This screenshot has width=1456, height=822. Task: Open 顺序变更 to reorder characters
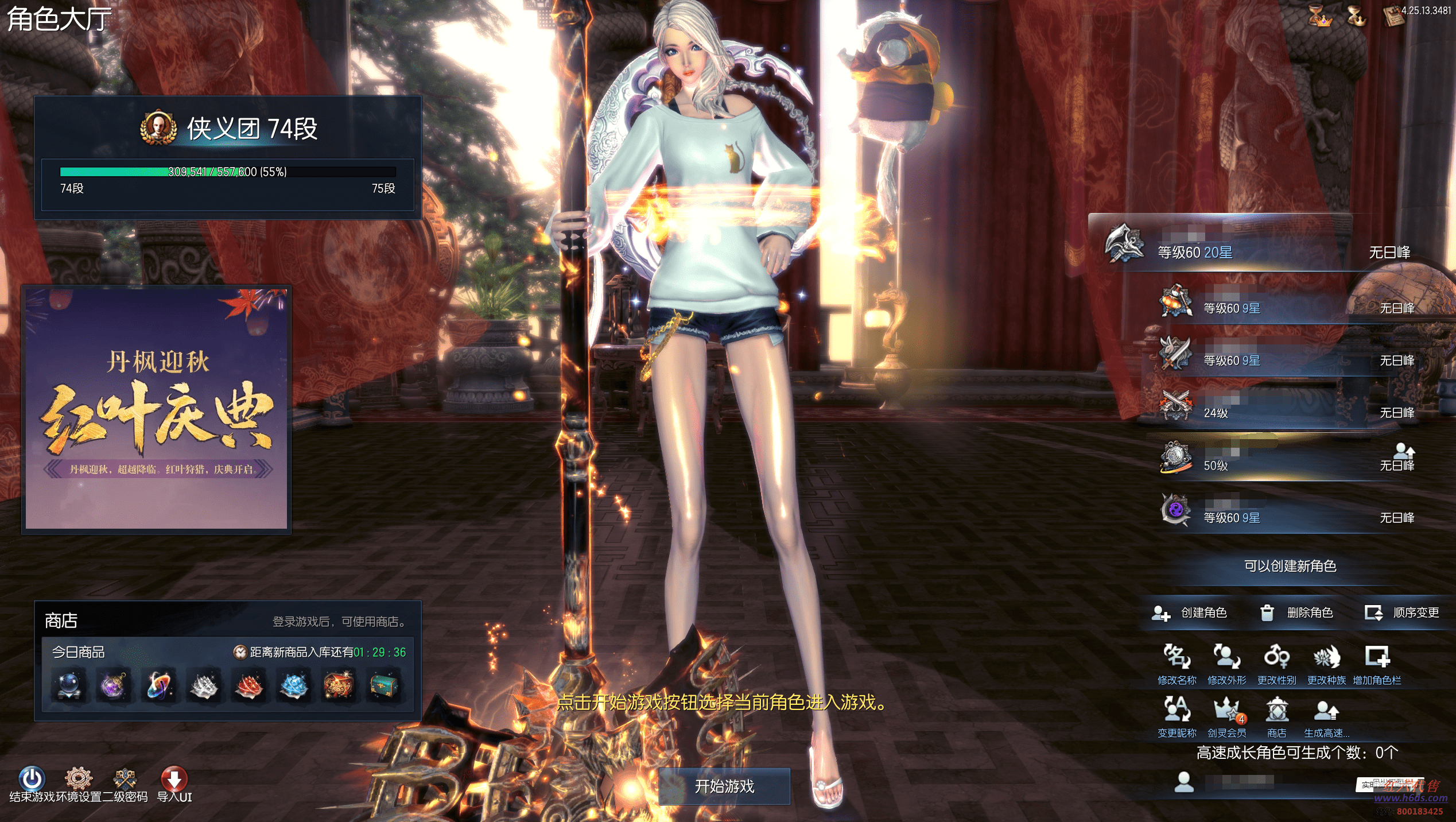[1401, 613]
